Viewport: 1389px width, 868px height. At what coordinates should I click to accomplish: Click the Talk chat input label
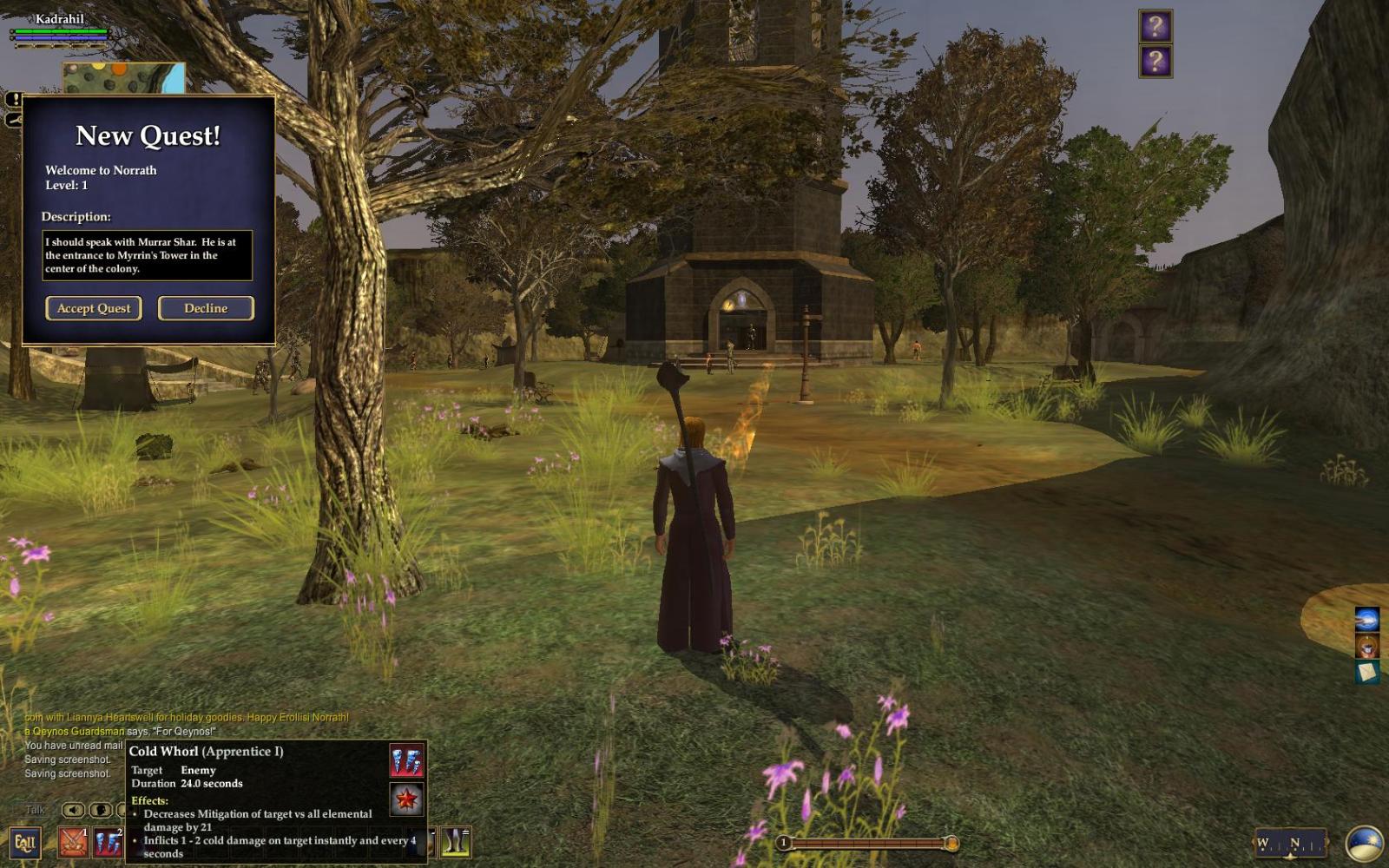click(x=35, y=810)
